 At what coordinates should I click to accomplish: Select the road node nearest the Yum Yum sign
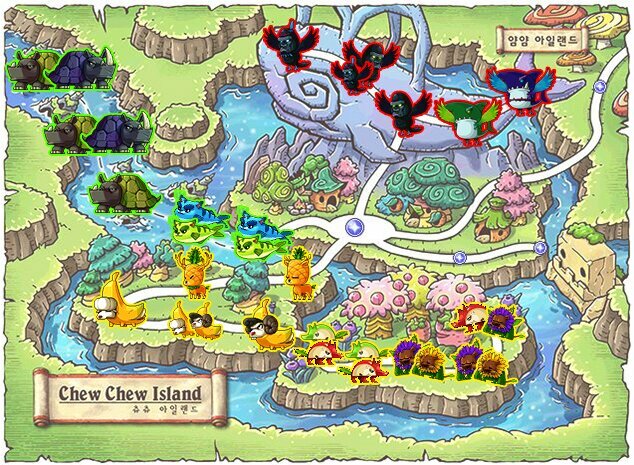point(599,88)
